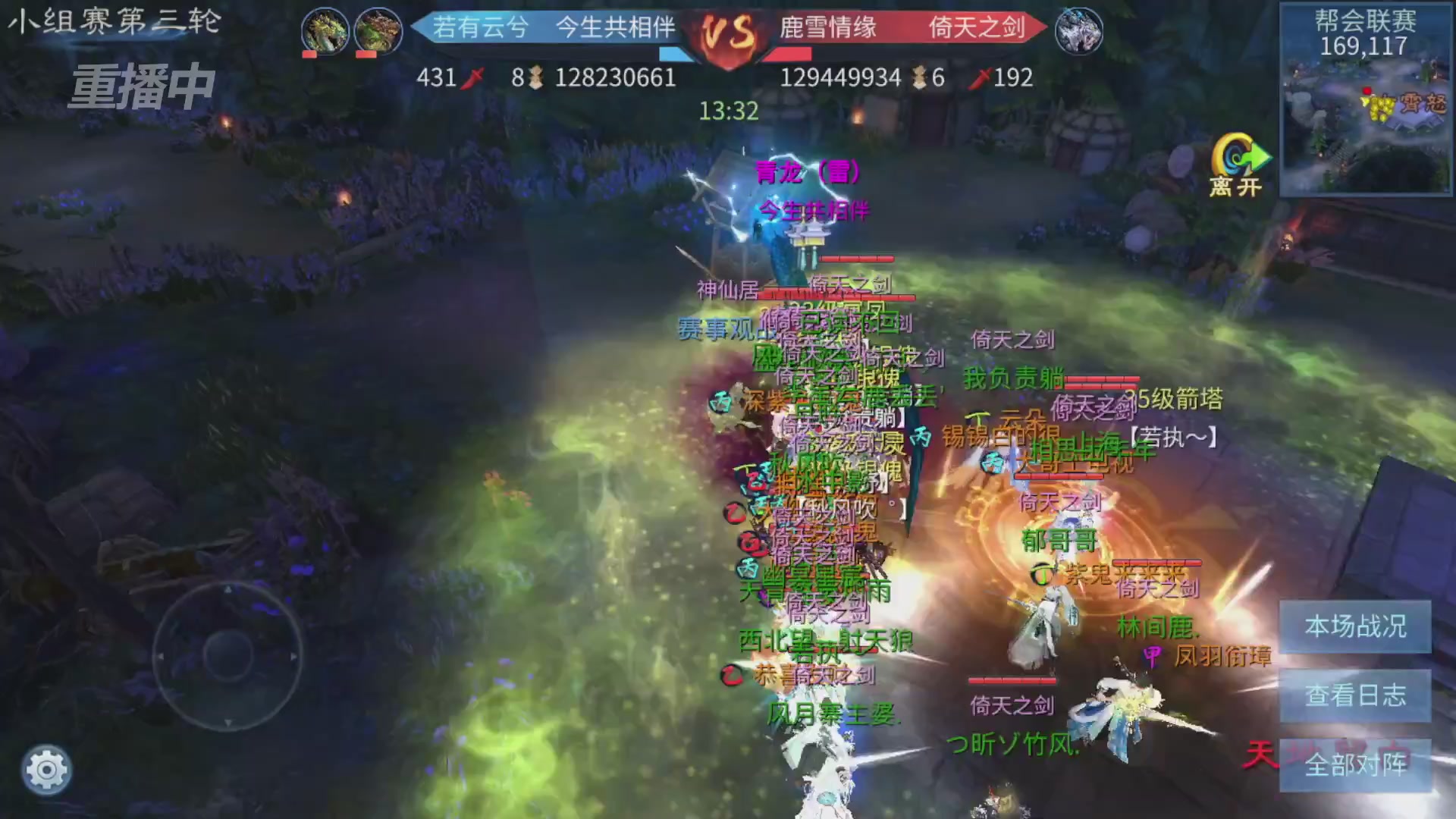Image resolution: width=1456 pixels, height=819 pixels.
Task: Tap the virtual movement joystick
Action: click(227, 654)
